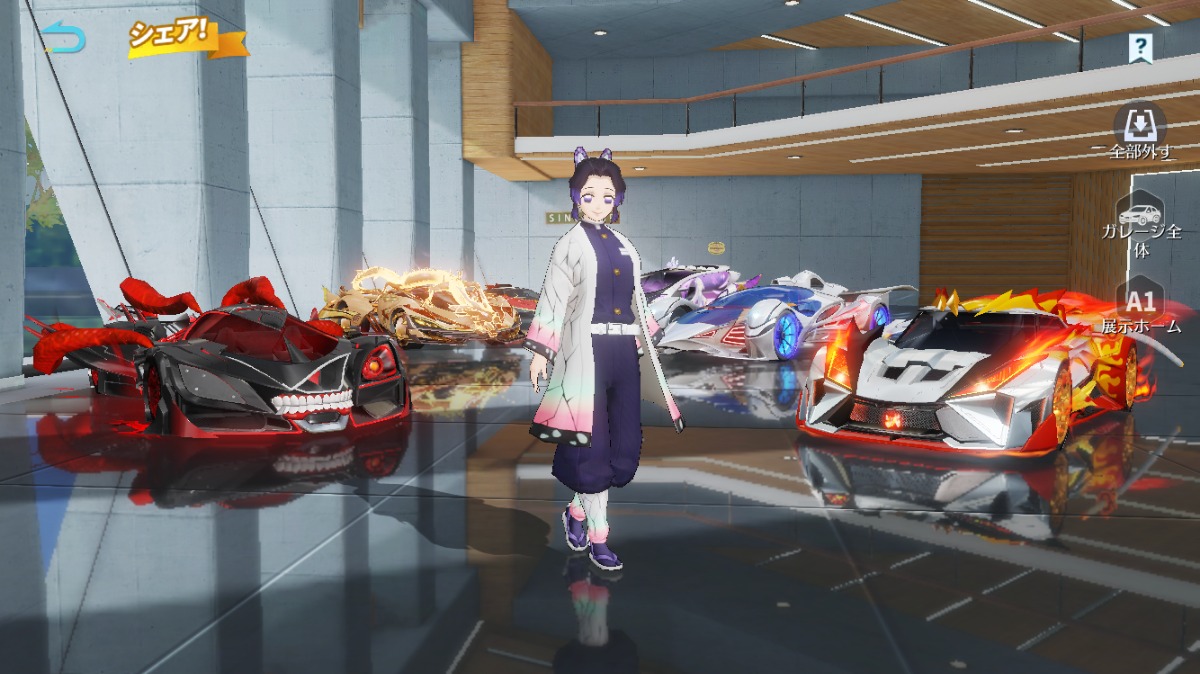The width and height of the screenshot is (1200, 674).
Task: Open the question mark help icon
Action: pos(1139,46)
